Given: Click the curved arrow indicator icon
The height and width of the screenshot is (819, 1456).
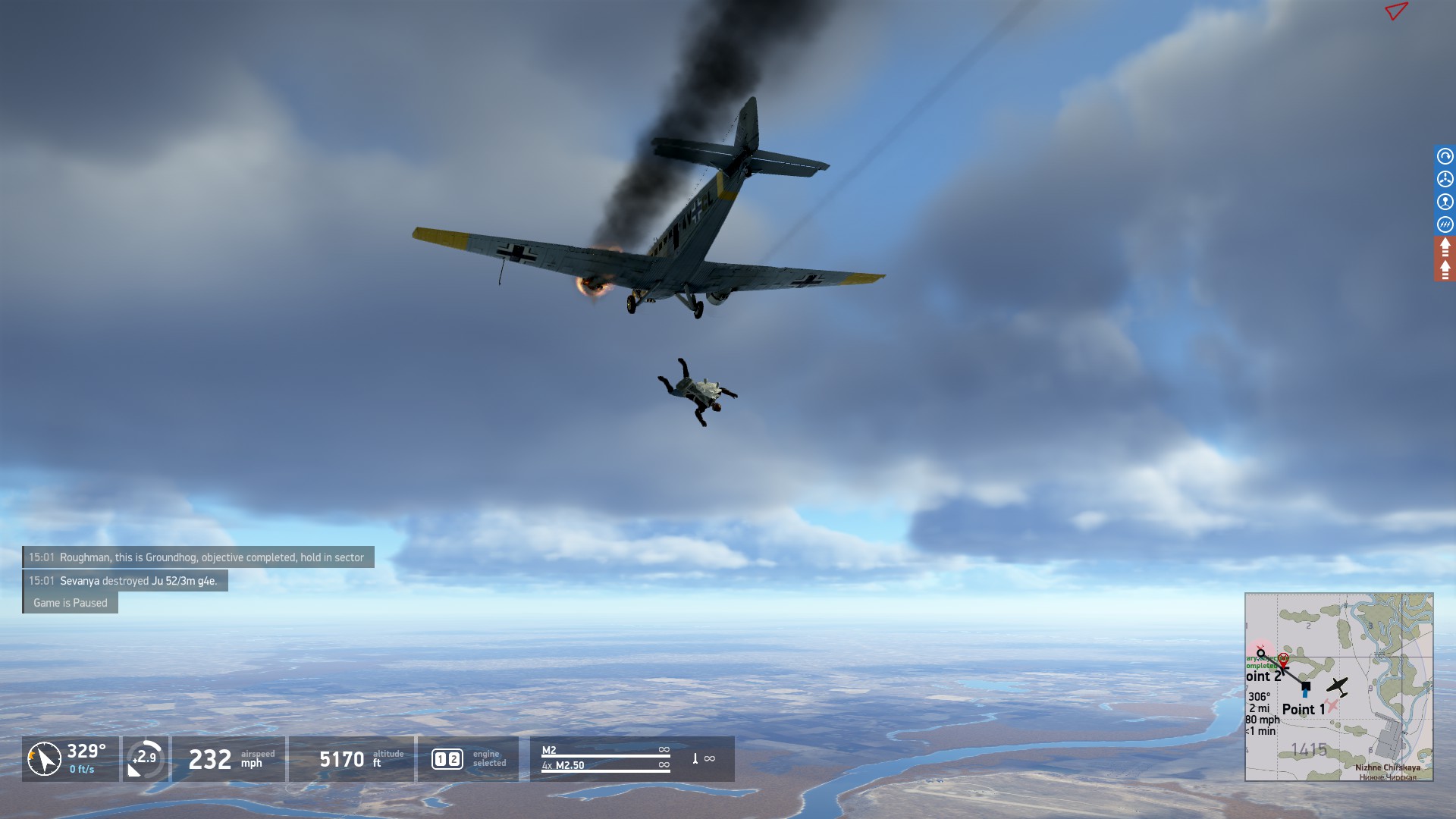Looking at the screenshot, I should pos(1445,156).
